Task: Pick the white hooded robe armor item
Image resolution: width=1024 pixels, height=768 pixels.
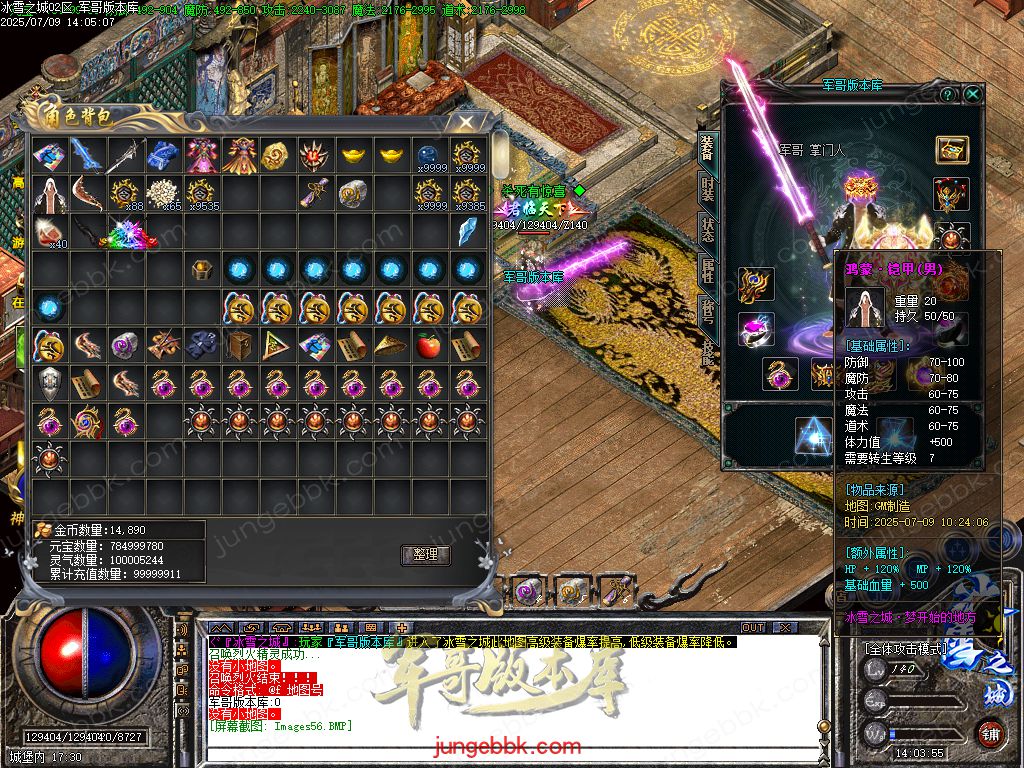Action: [48, 194]
